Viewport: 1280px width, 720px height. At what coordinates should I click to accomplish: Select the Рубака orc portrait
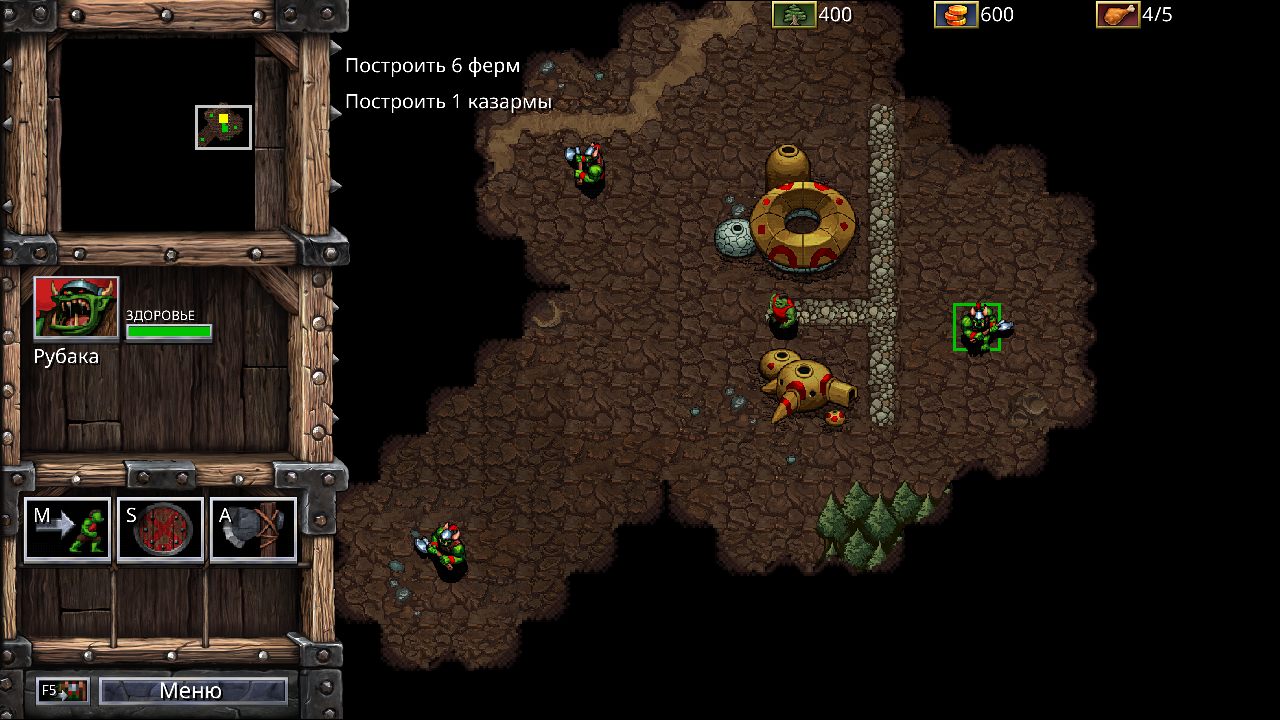click(76, 308)
